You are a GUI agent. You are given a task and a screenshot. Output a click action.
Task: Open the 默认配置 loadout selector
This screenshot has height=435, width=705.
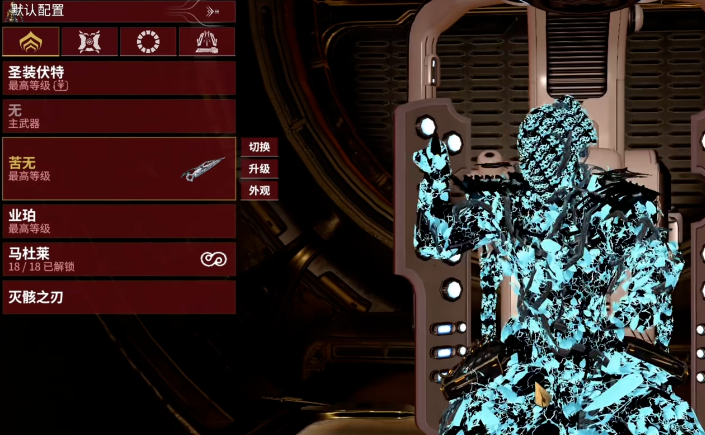pyautogui.click(x=118, y=11)
